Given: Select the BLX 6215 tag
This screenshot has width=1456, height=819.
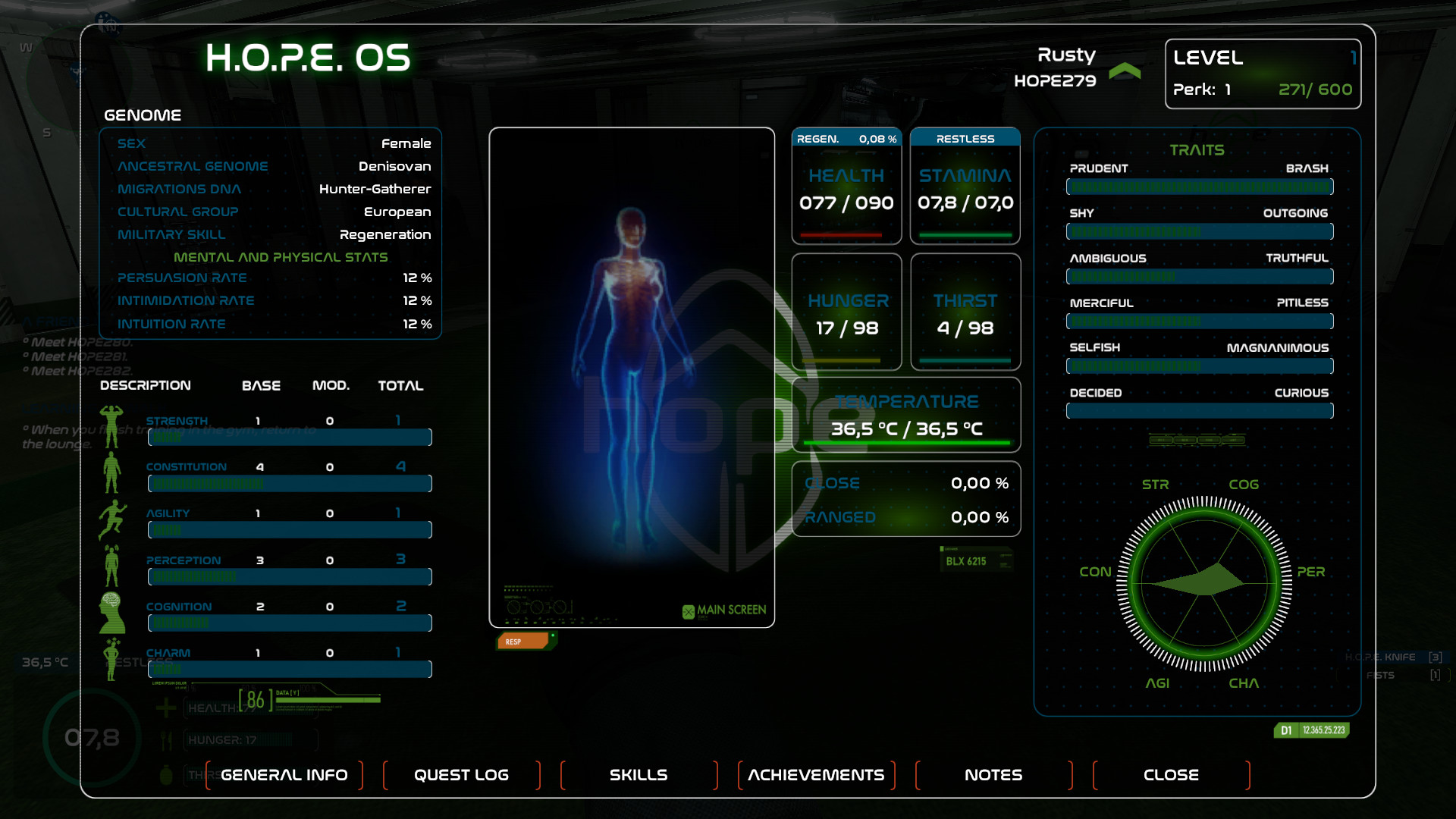Looking at the screenshot, I should click(x=974, y=561).
